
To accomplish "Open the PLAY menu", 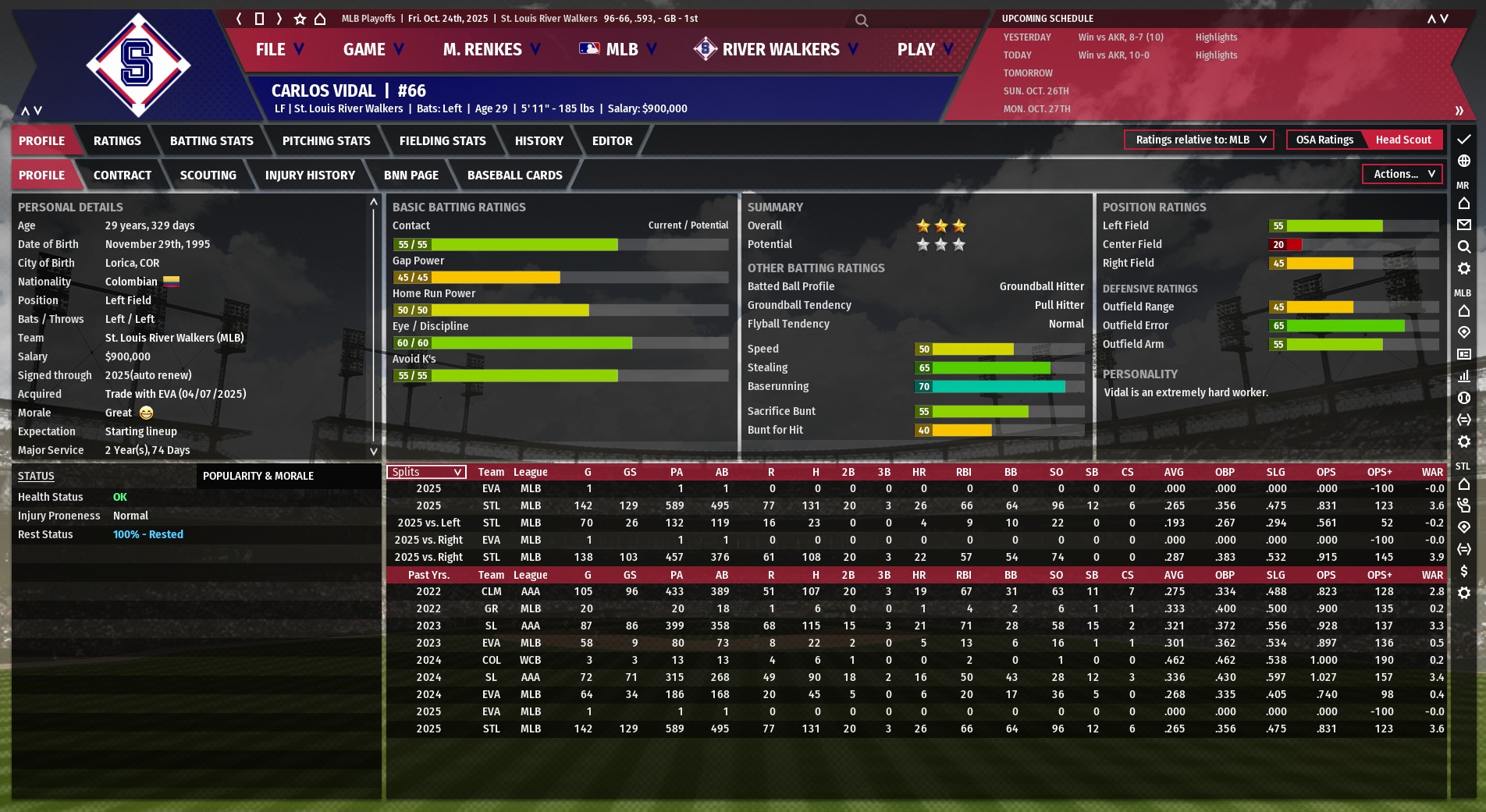I will click(x=925, y=50).
